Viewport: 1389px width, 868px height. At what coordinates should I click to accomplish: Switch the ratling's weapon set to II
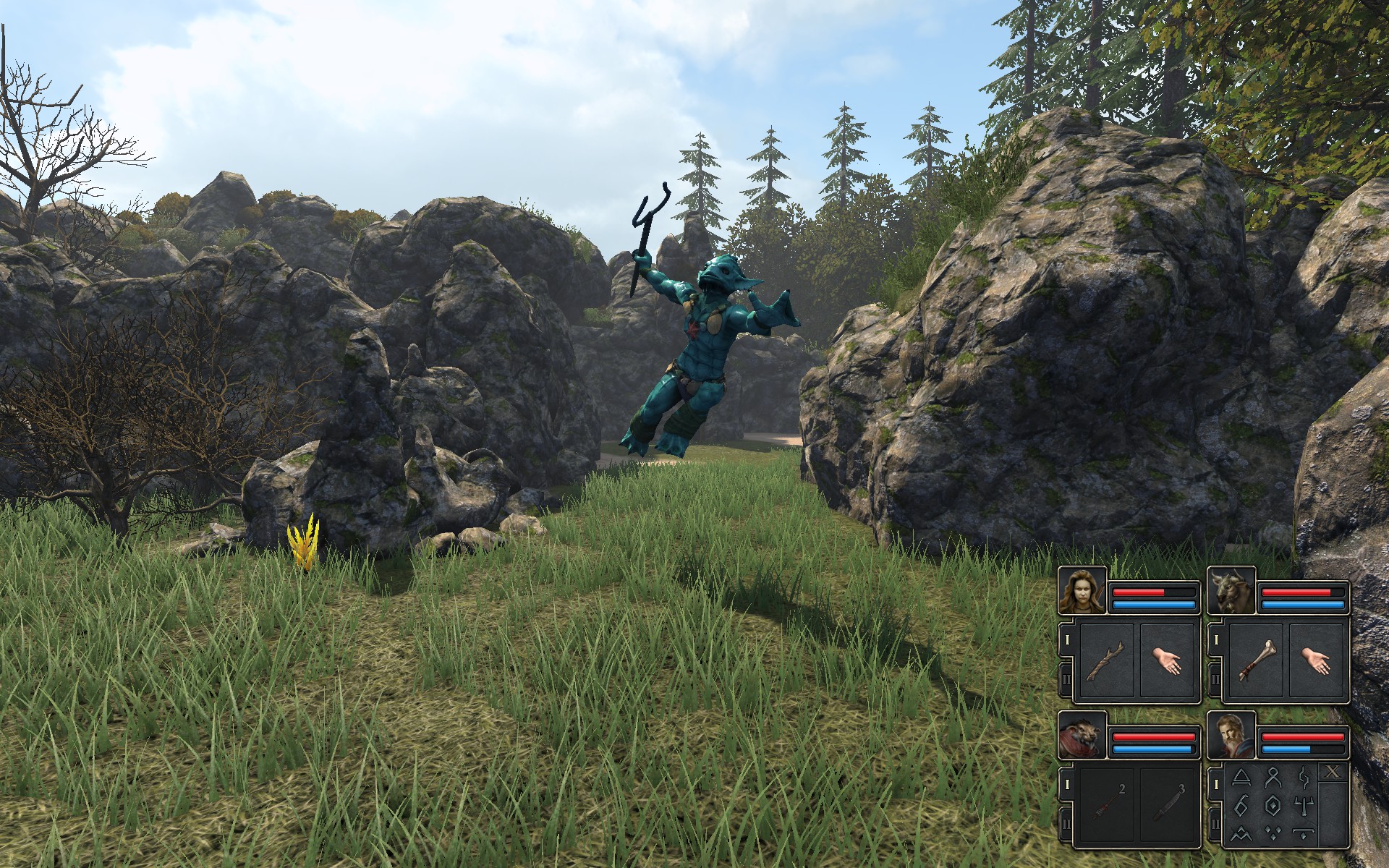pos(1066,825)
